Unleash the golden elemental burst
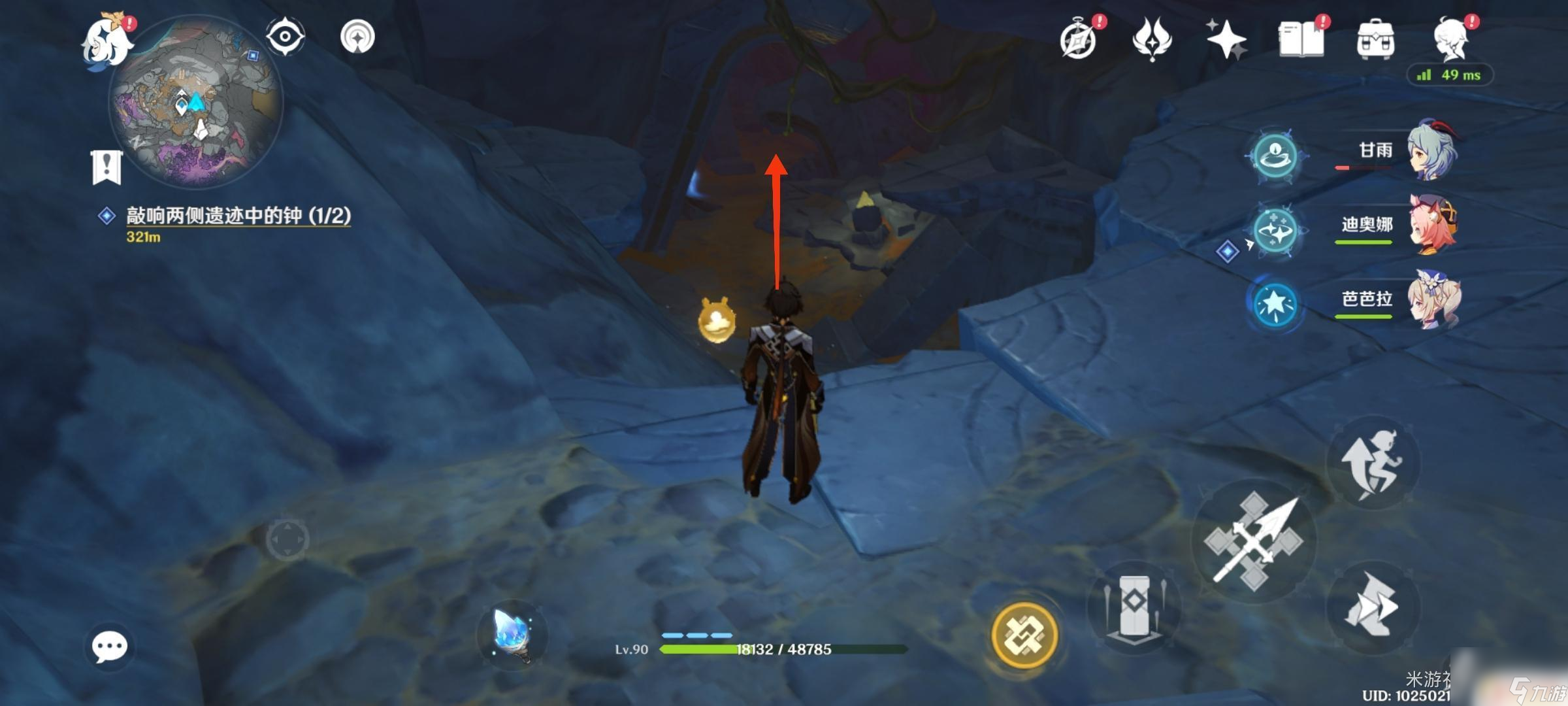 [x=1024, y=635]
